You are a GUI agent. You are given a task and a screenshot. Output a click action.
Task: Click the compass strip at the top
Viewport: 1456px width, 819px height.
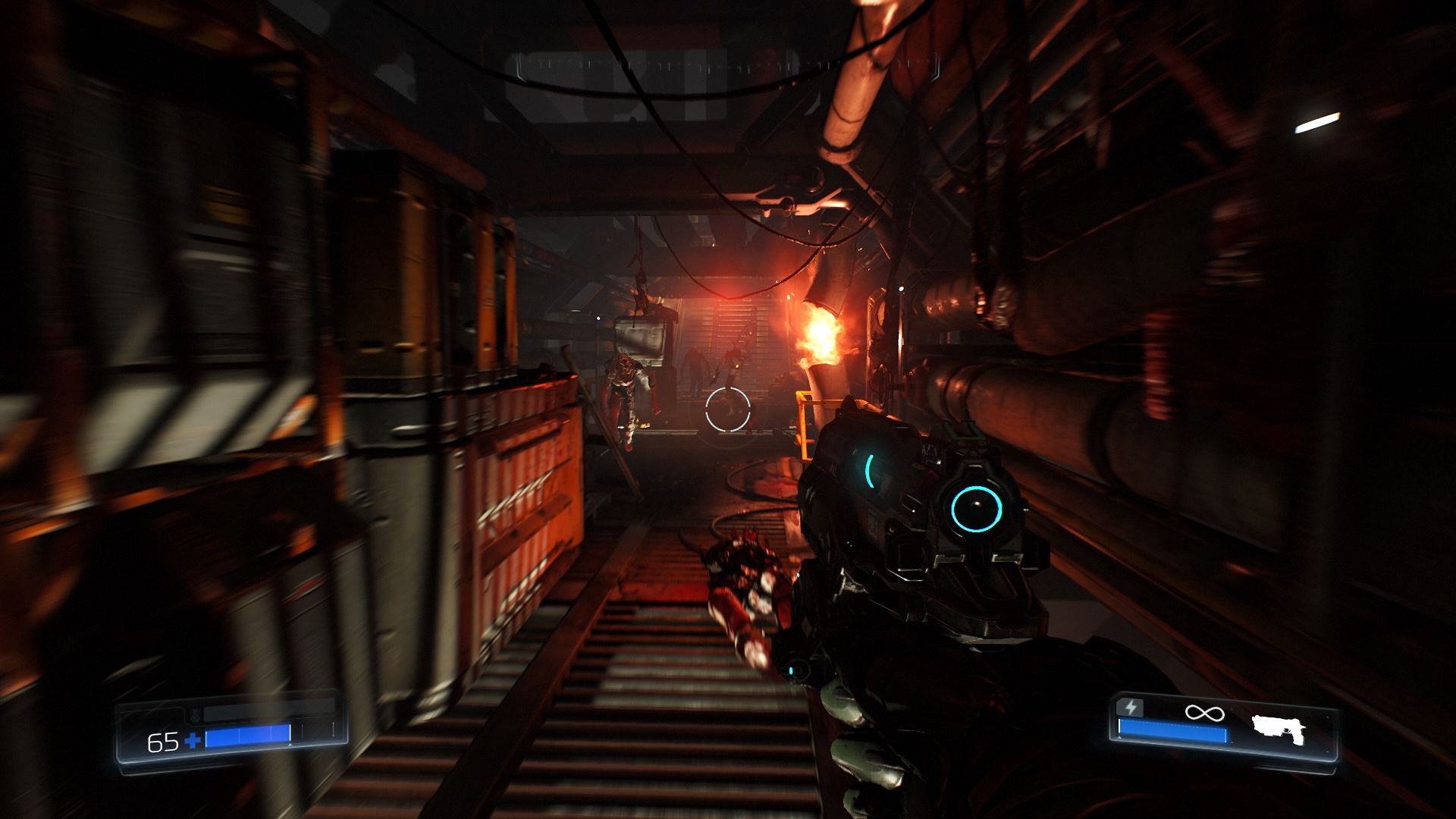click(728, 67)
